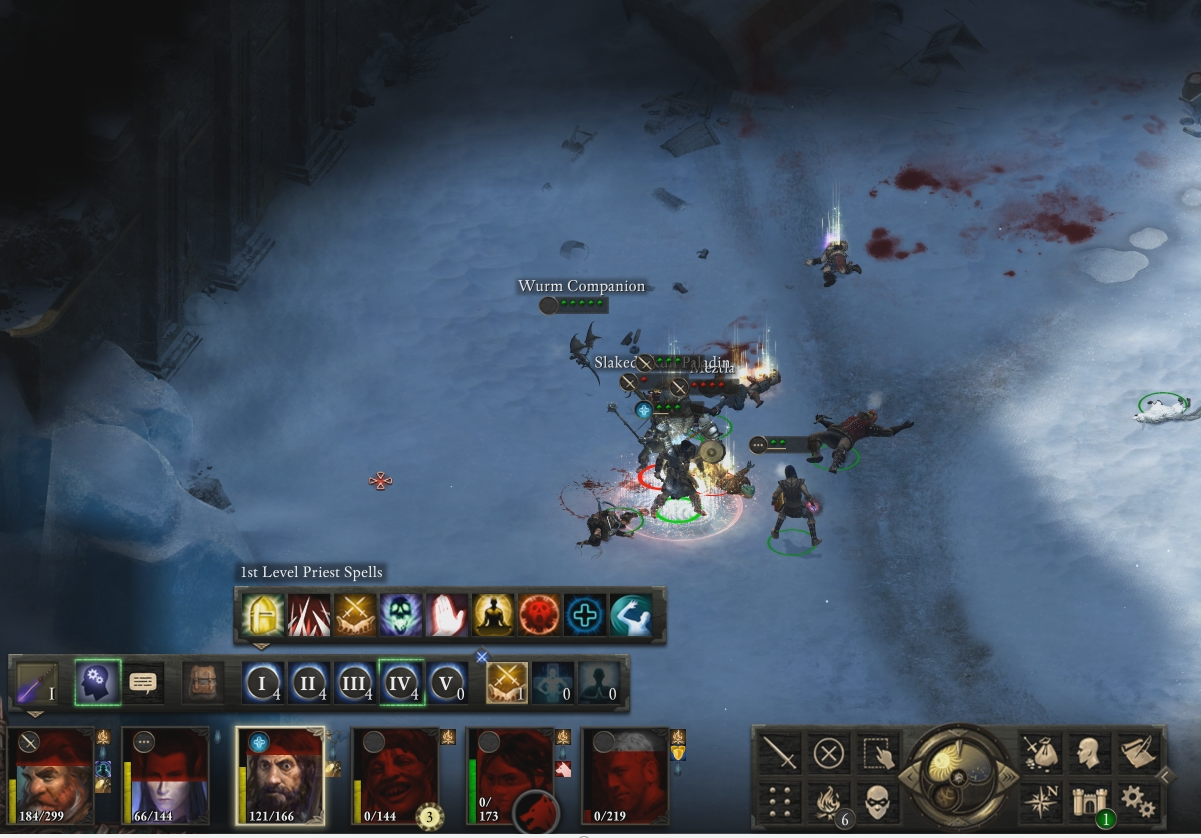Select the level V spell group

coord(447,683)
